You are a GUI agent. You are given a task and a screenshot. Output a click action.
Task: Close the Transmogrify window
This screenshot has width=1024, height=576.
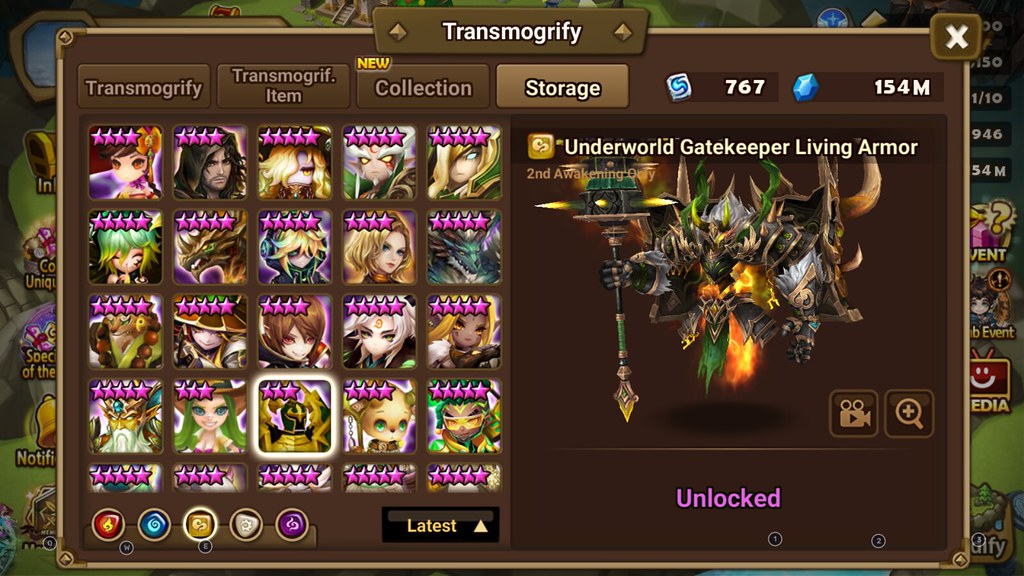click(x=956, y=38)
